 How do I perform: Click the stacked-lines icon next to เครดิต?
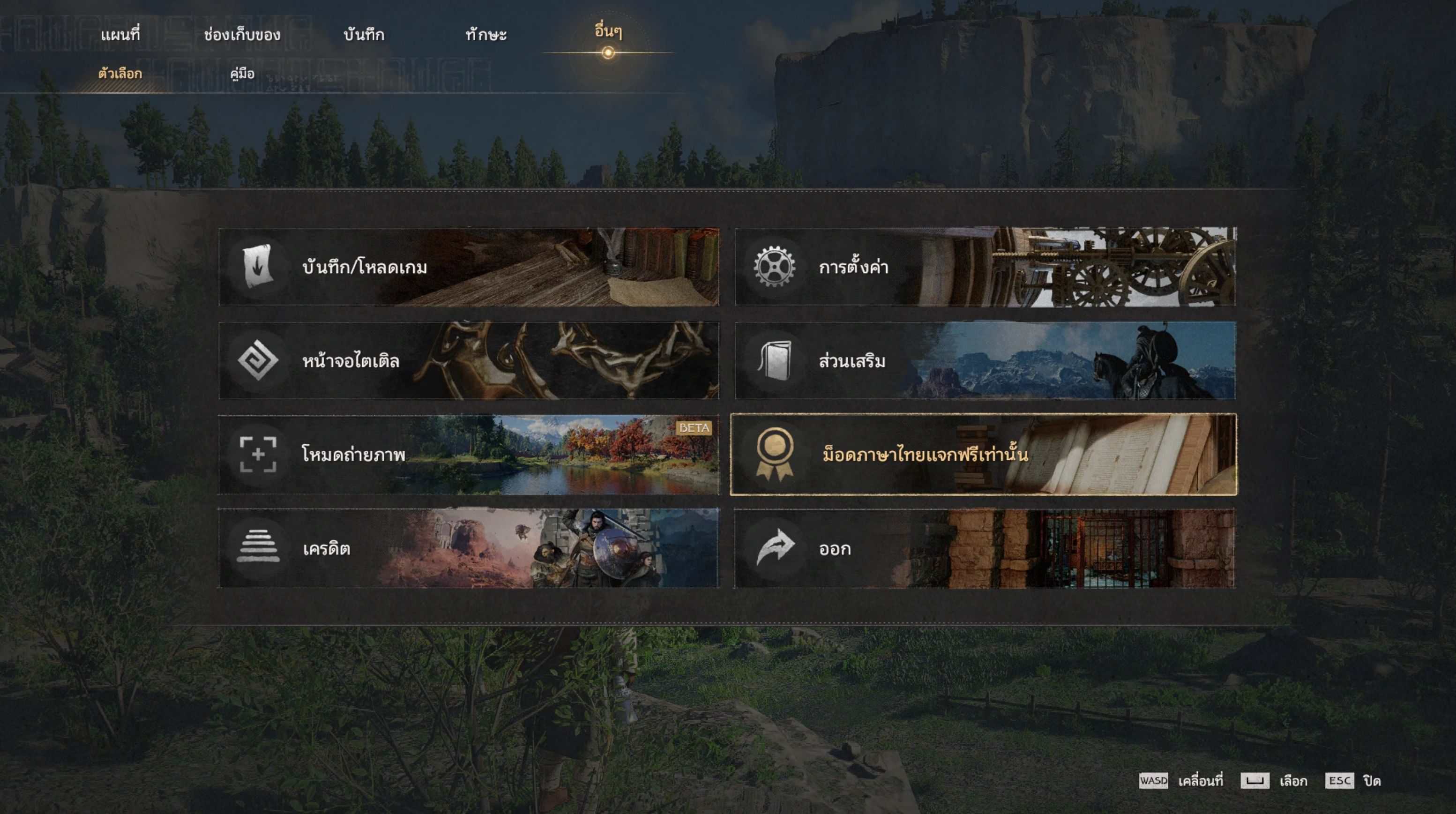tap(259, 547)
